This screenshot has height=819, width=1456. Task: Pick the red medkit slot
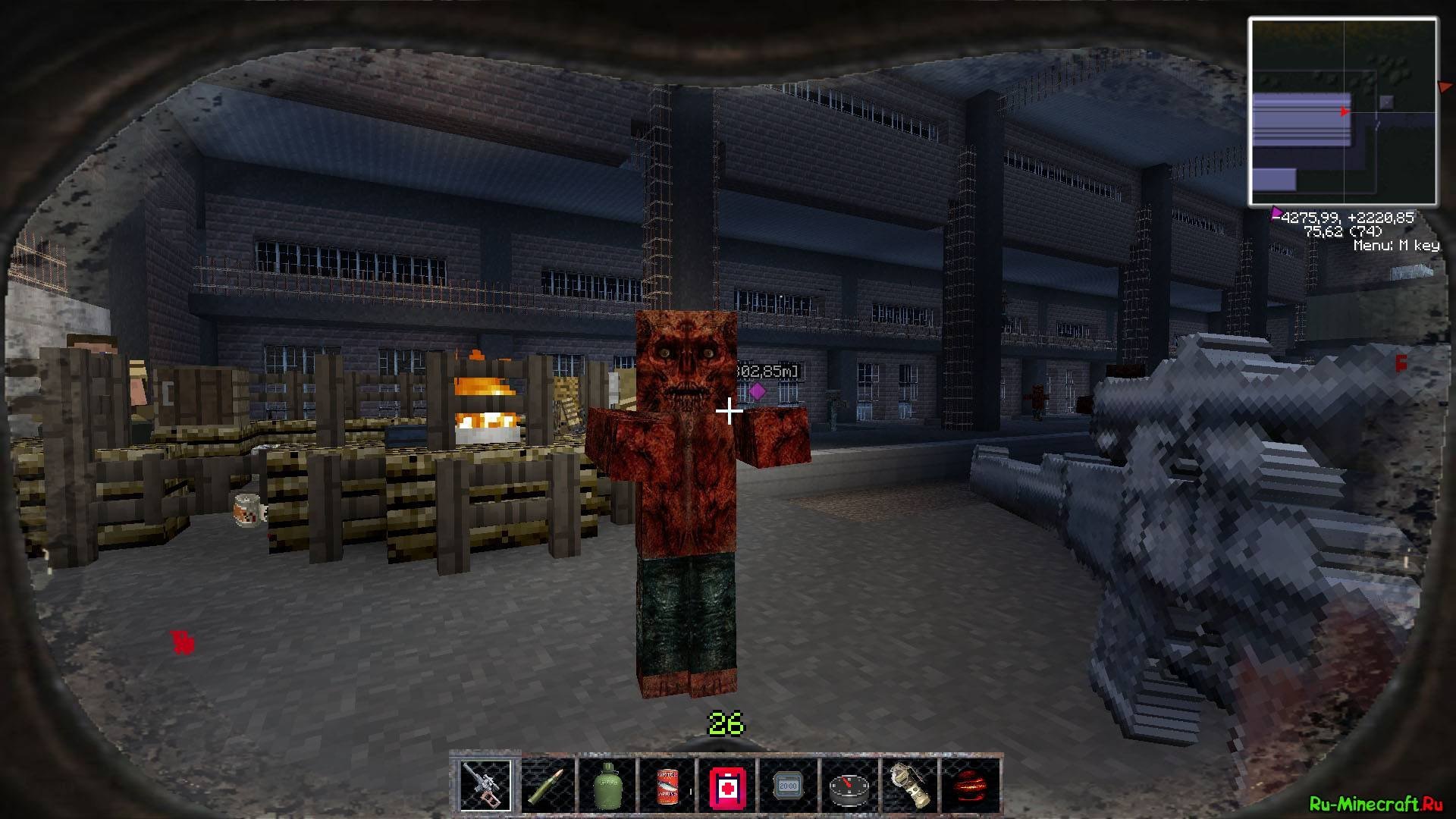(x=727, y=786)
